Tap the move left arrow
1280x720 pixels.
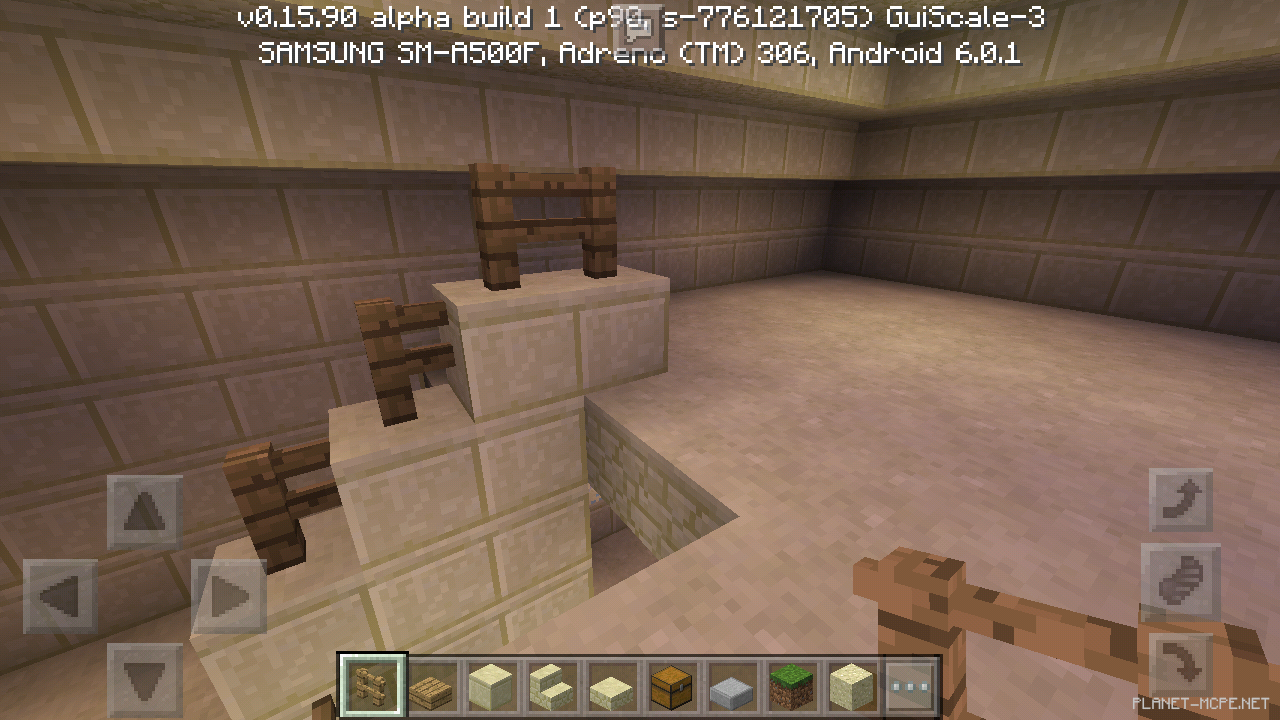(x=60, y=597)
